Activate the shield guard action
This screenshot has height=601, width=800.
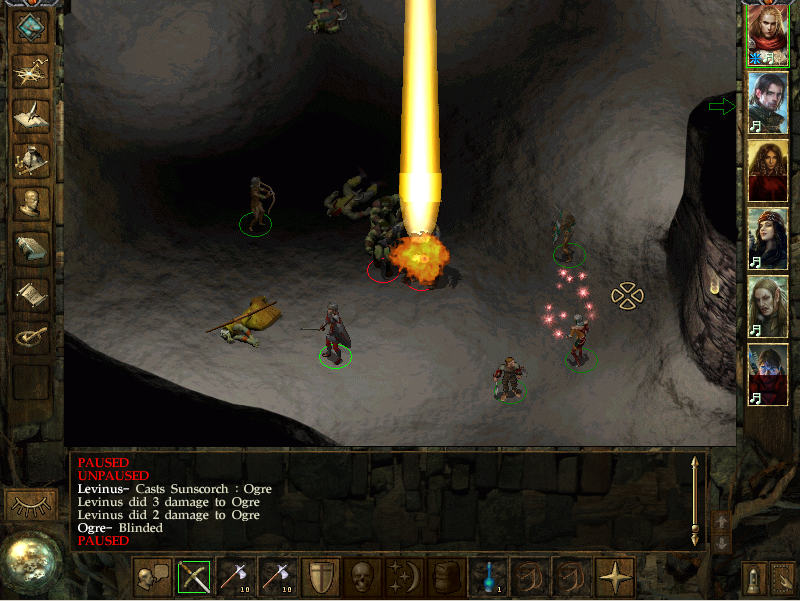tap(320, 577)
